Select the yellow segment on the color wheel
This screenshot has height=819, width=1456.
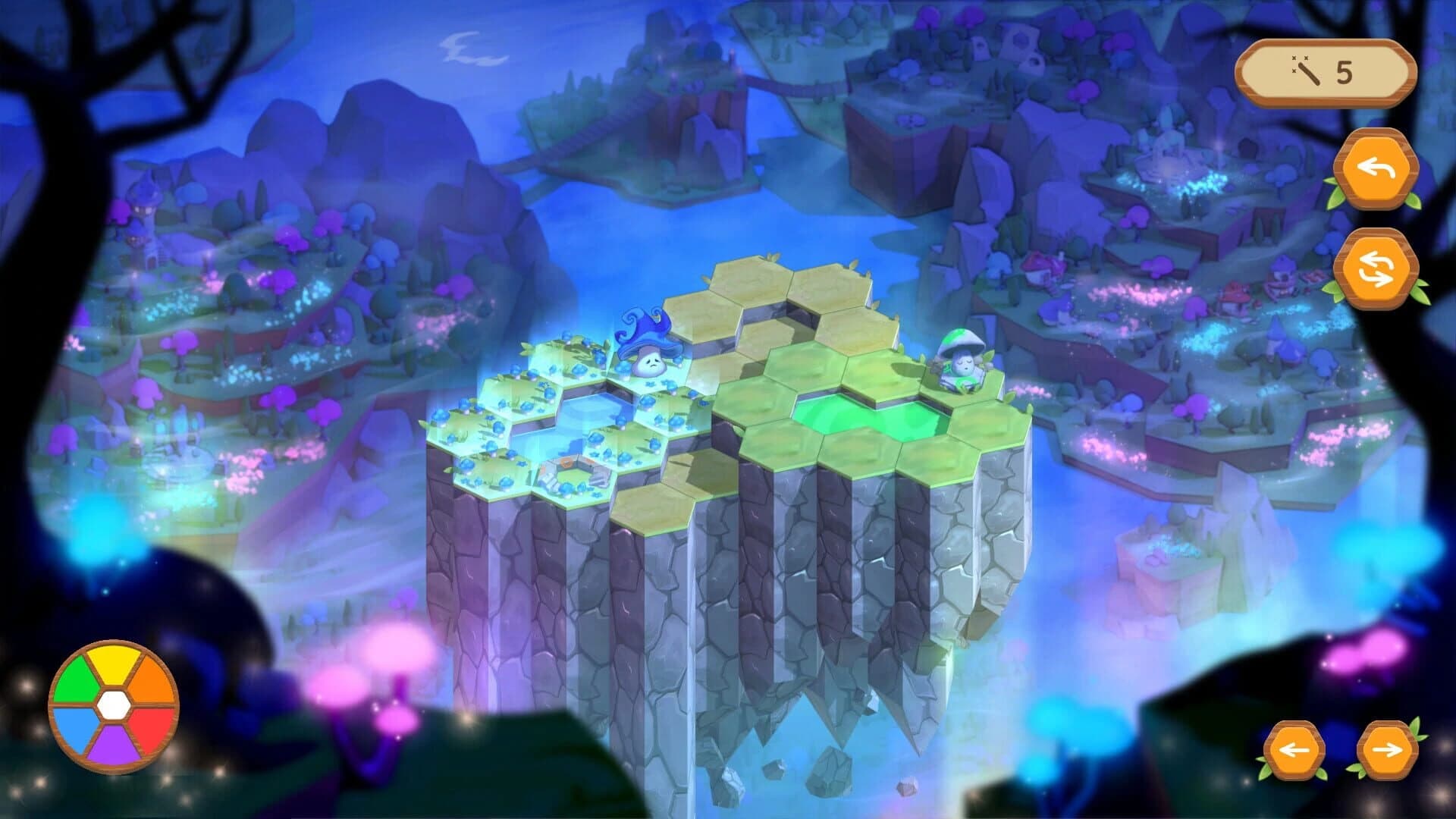[x=112, y=665]
